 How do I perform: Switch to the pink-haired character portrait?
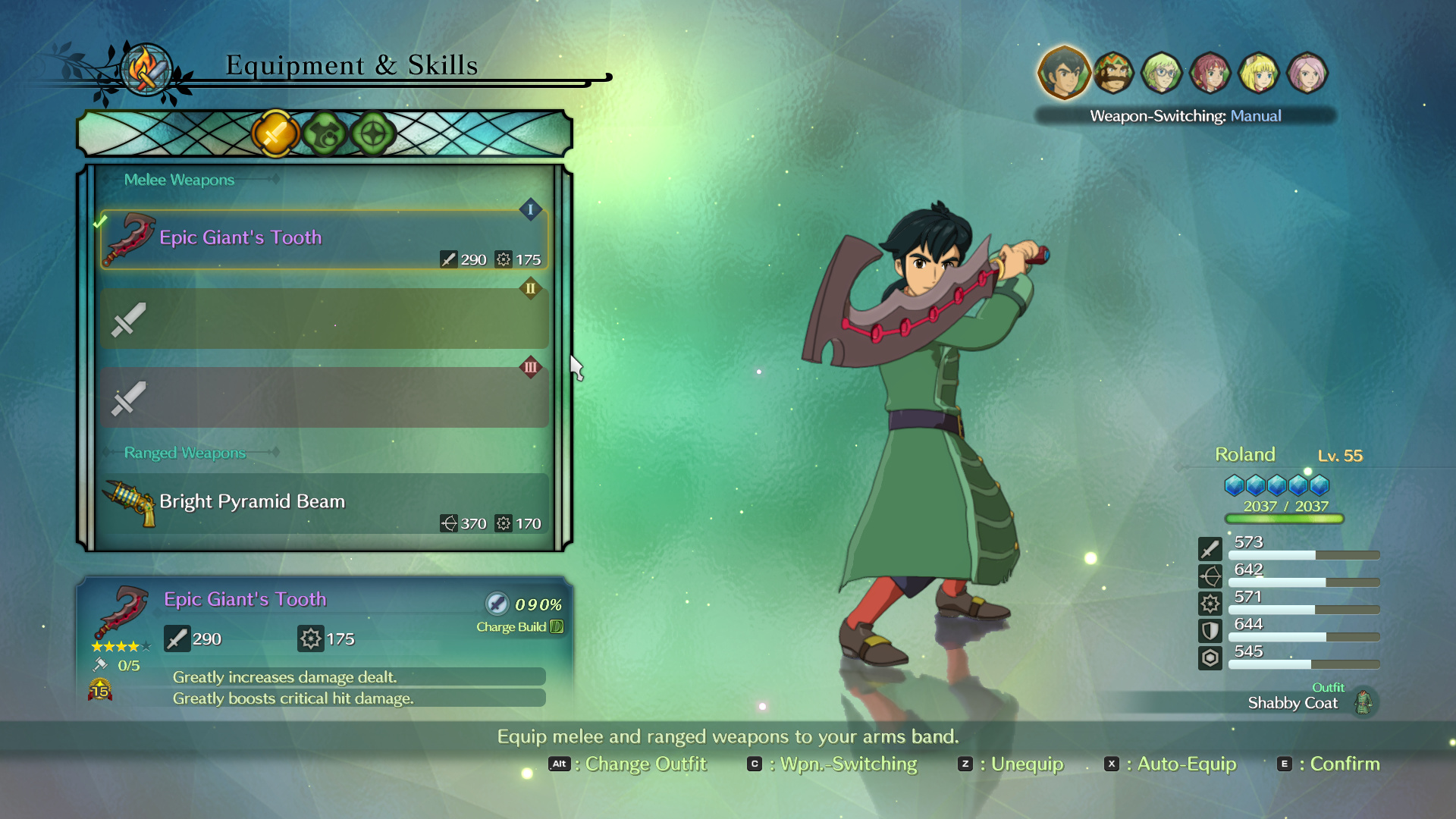1307,73
